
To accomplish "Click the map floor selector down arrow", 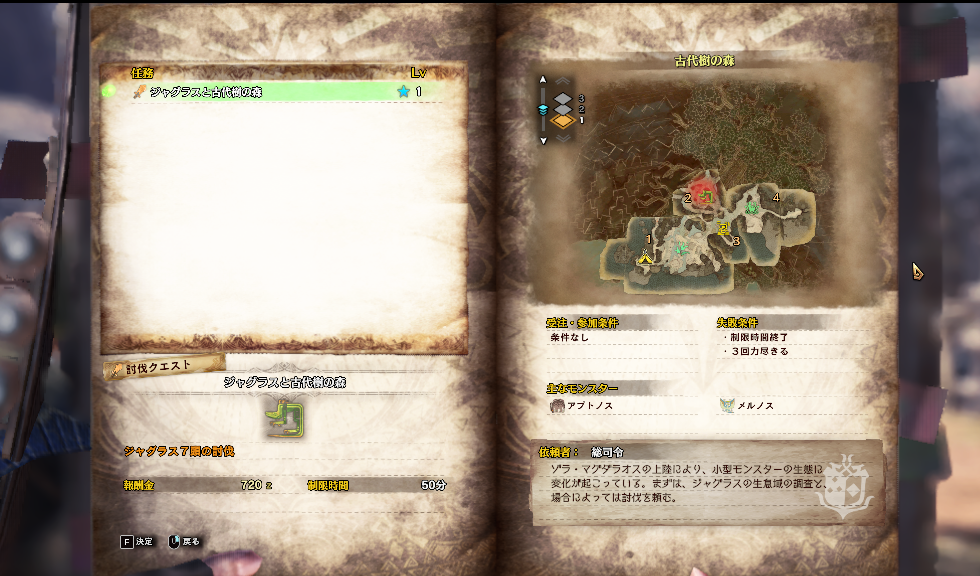I will click(543, 140).
